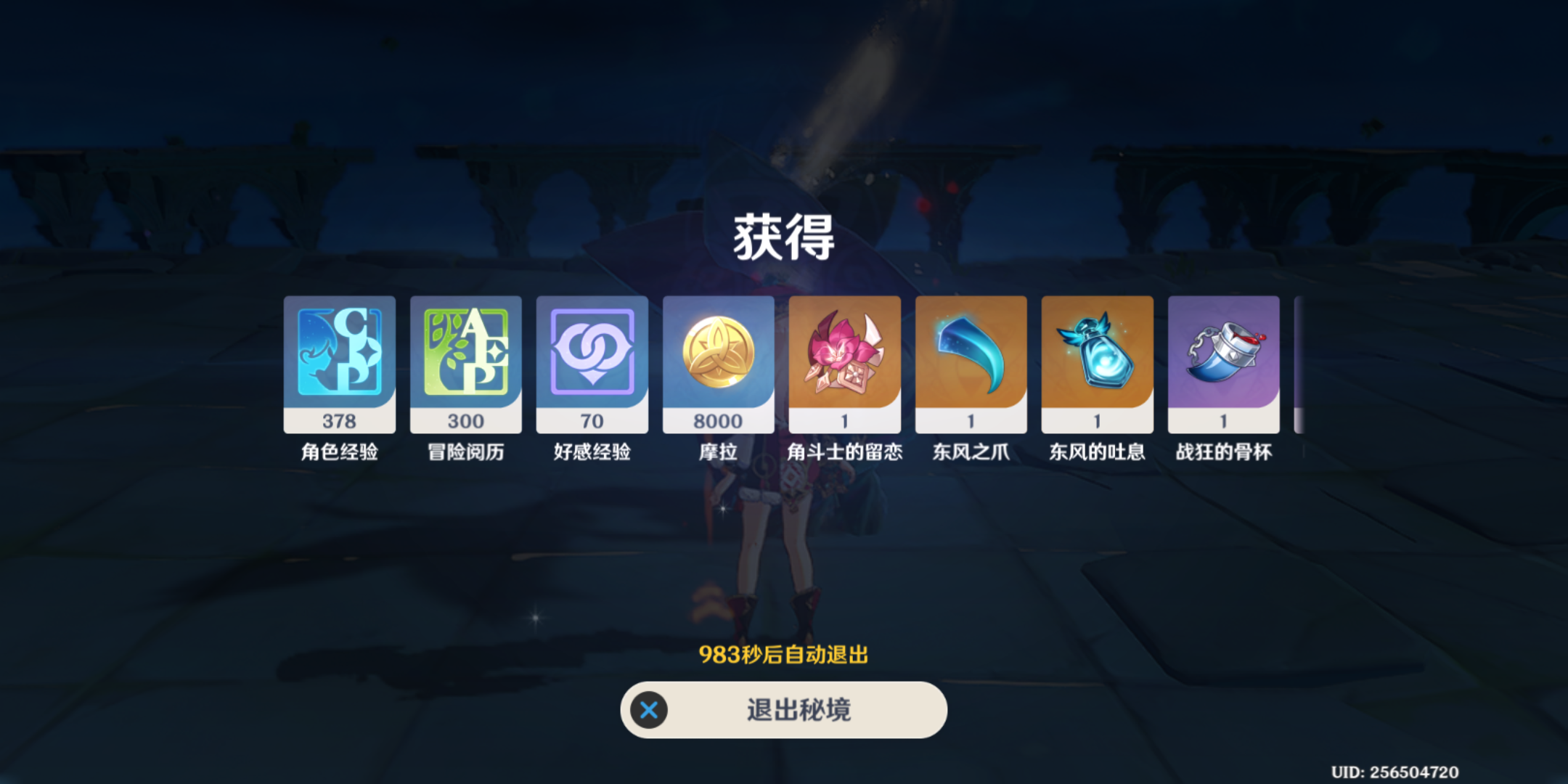The width and height of the screenshot is (1568, 784).
Task: Click the quantity 1 on 东风的吐息
Action: coord(1097,420)
